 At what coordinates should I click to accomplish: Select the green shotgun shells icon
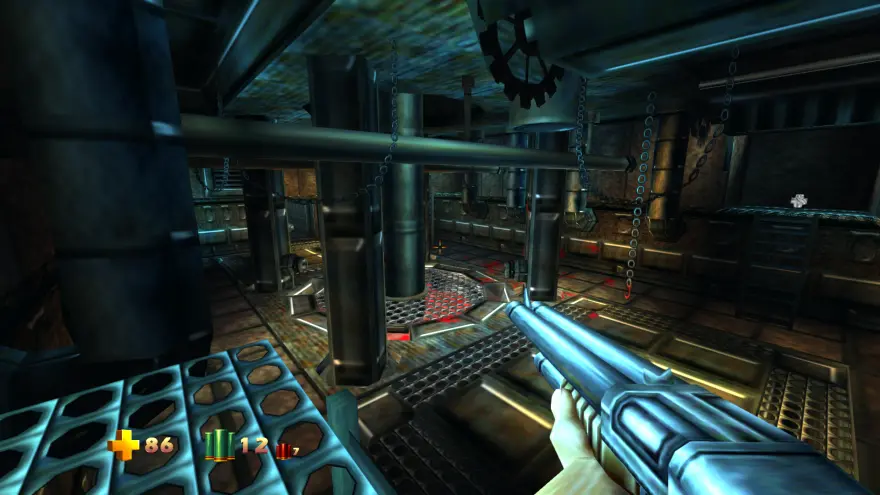point(219,445)
